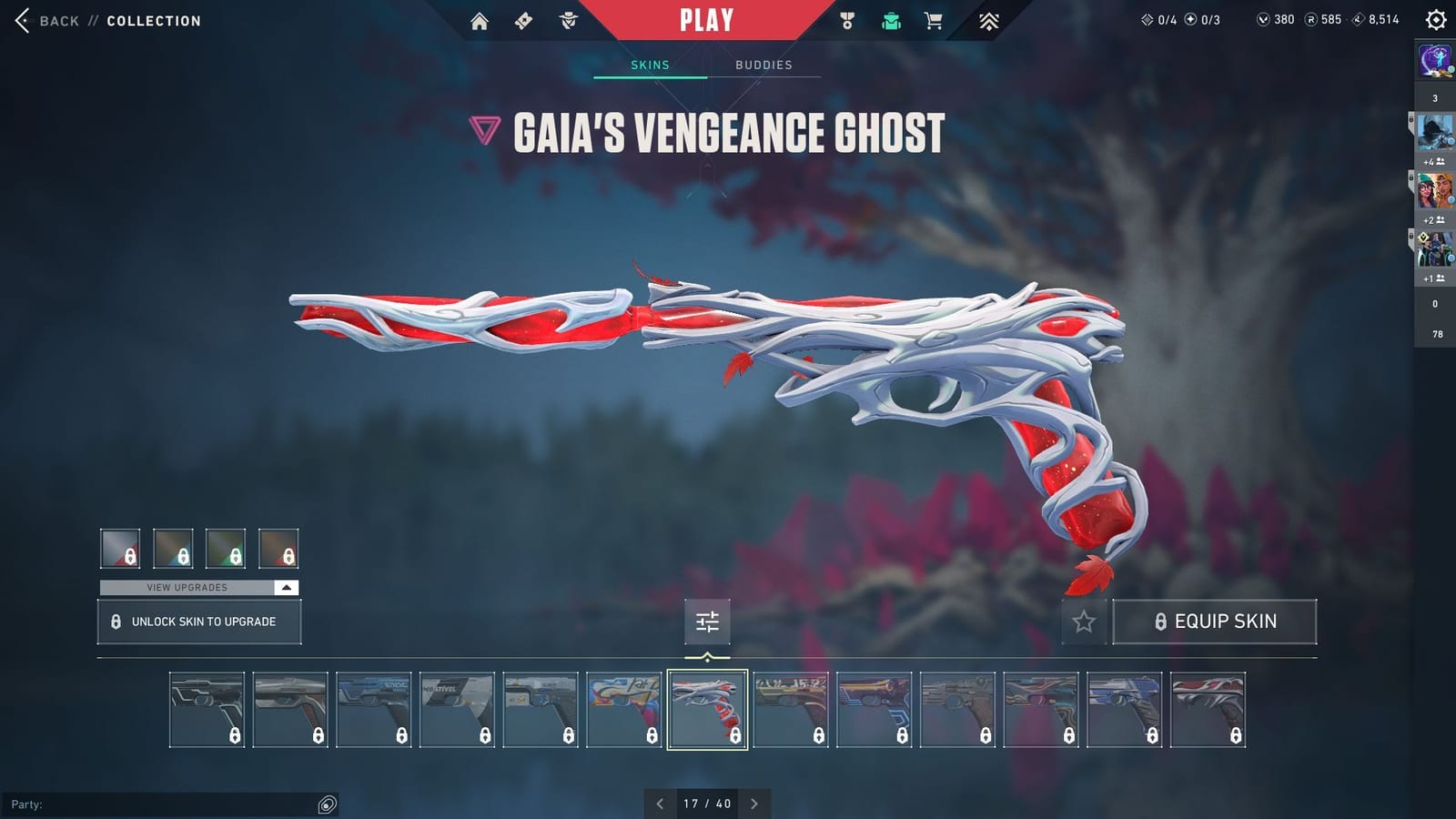Open the Store shopping cart icon
The height and width of the screenshot is (819, 1456).
[935, 20]
